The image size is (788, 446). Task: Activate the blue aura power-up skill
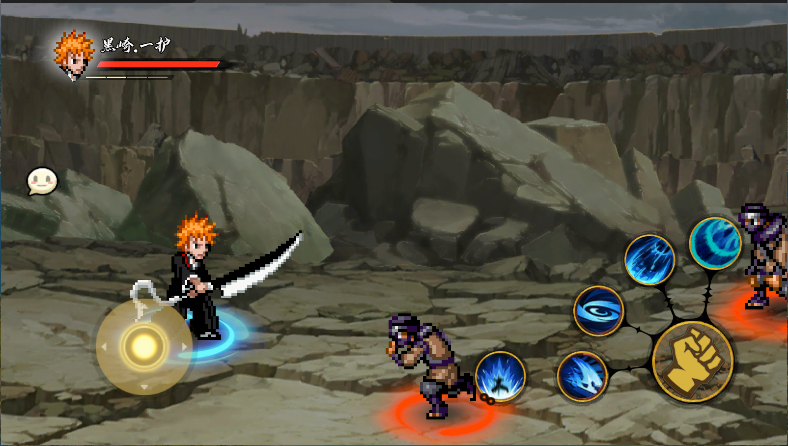tap(500, 377)
